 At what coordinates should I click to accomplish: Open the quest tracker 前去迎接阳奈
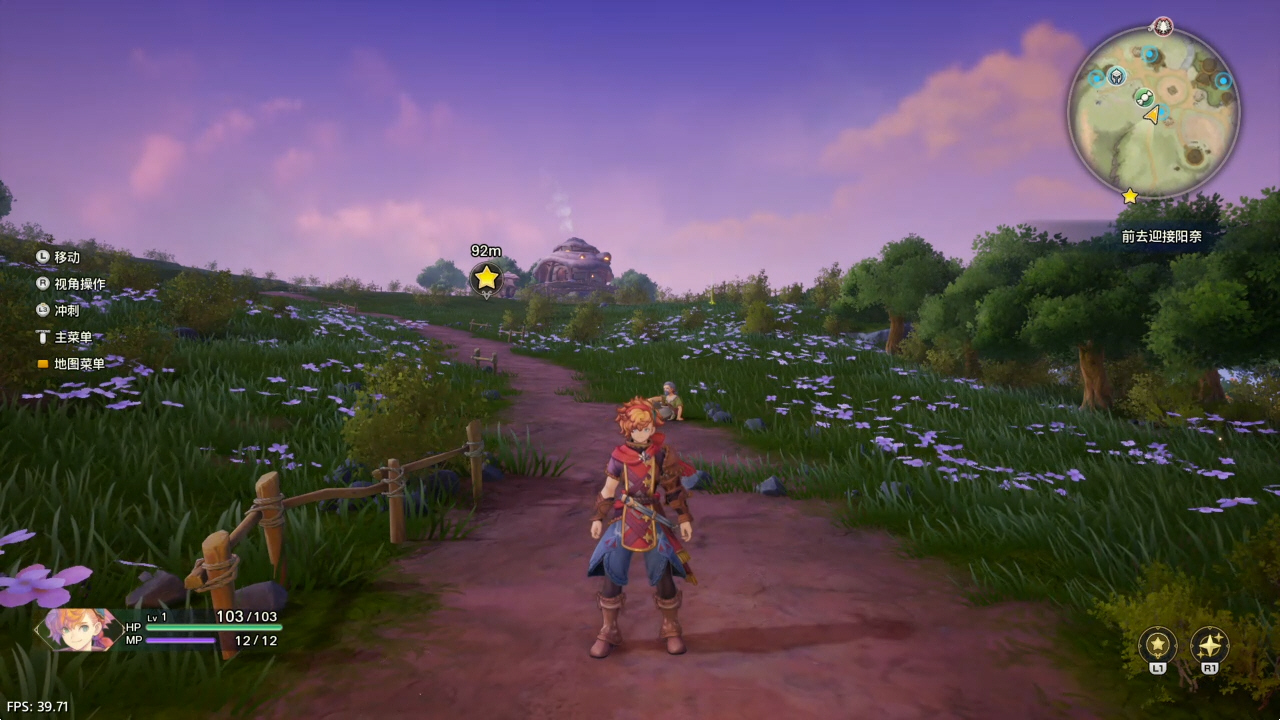coord(1161,237)
